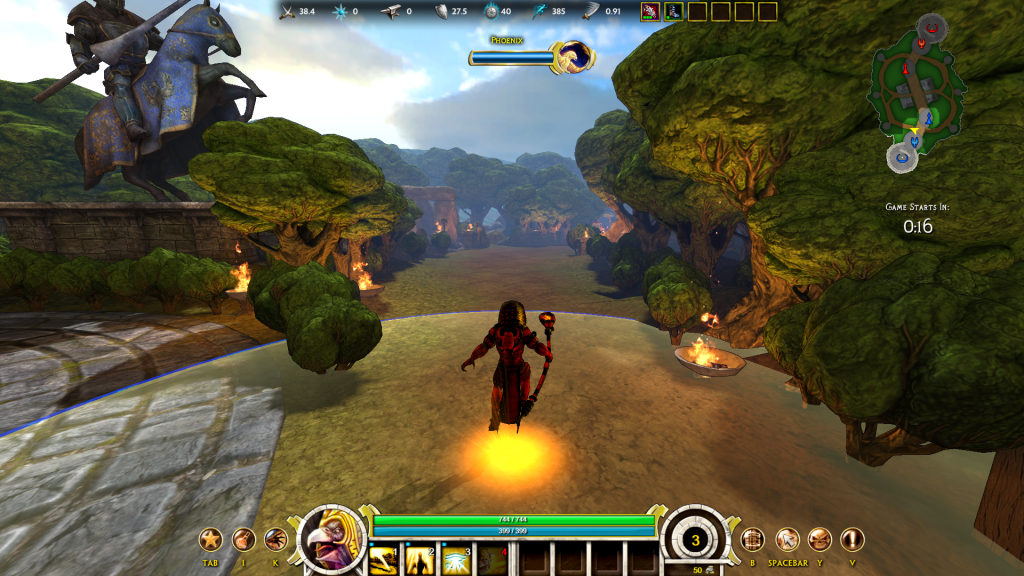Activate the first ability icon
This screenshot has height=576, width=1024.
[383, 558]
